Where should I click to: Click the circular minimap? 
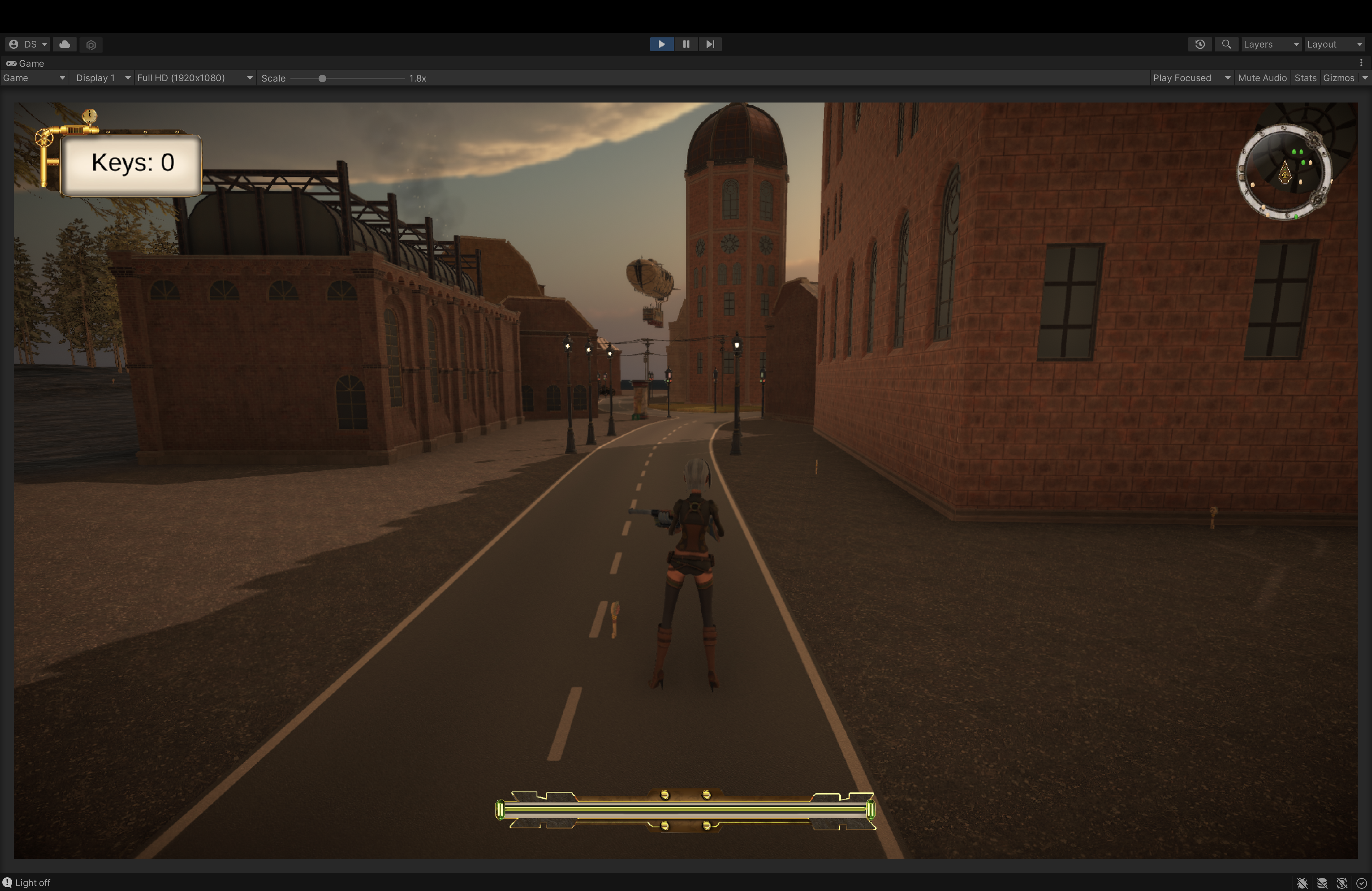point(1284,172)
